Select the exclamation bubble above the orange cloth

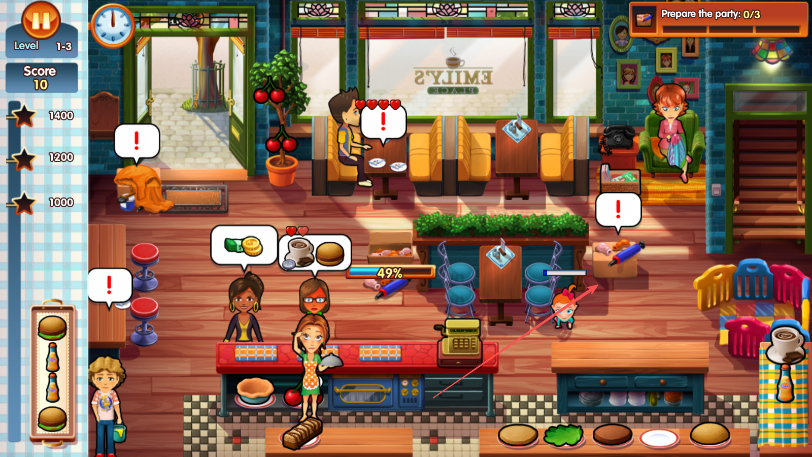[x=136, y=140]
